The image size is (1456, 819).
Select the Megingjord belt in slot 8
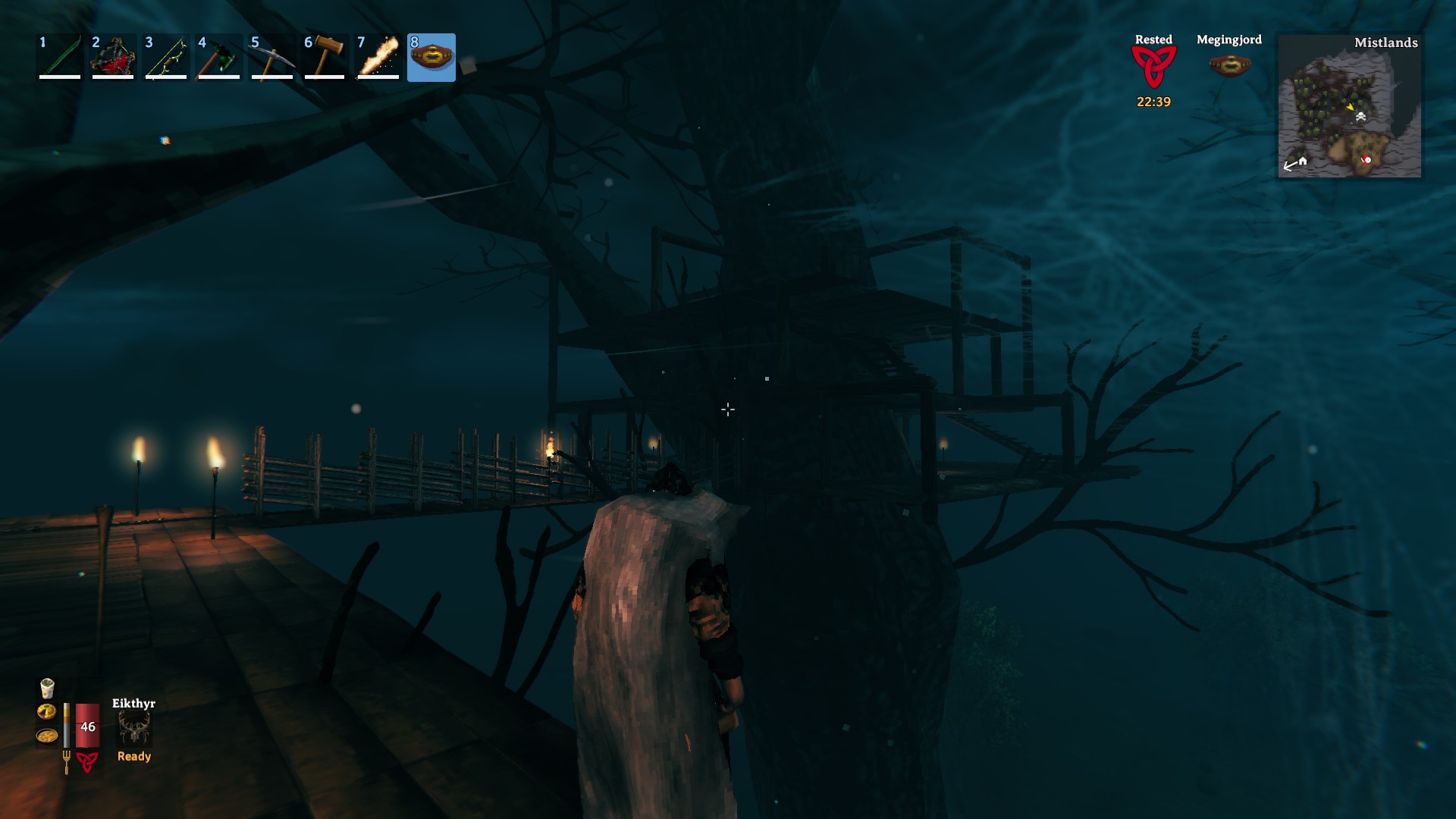[x=433, y=57]
